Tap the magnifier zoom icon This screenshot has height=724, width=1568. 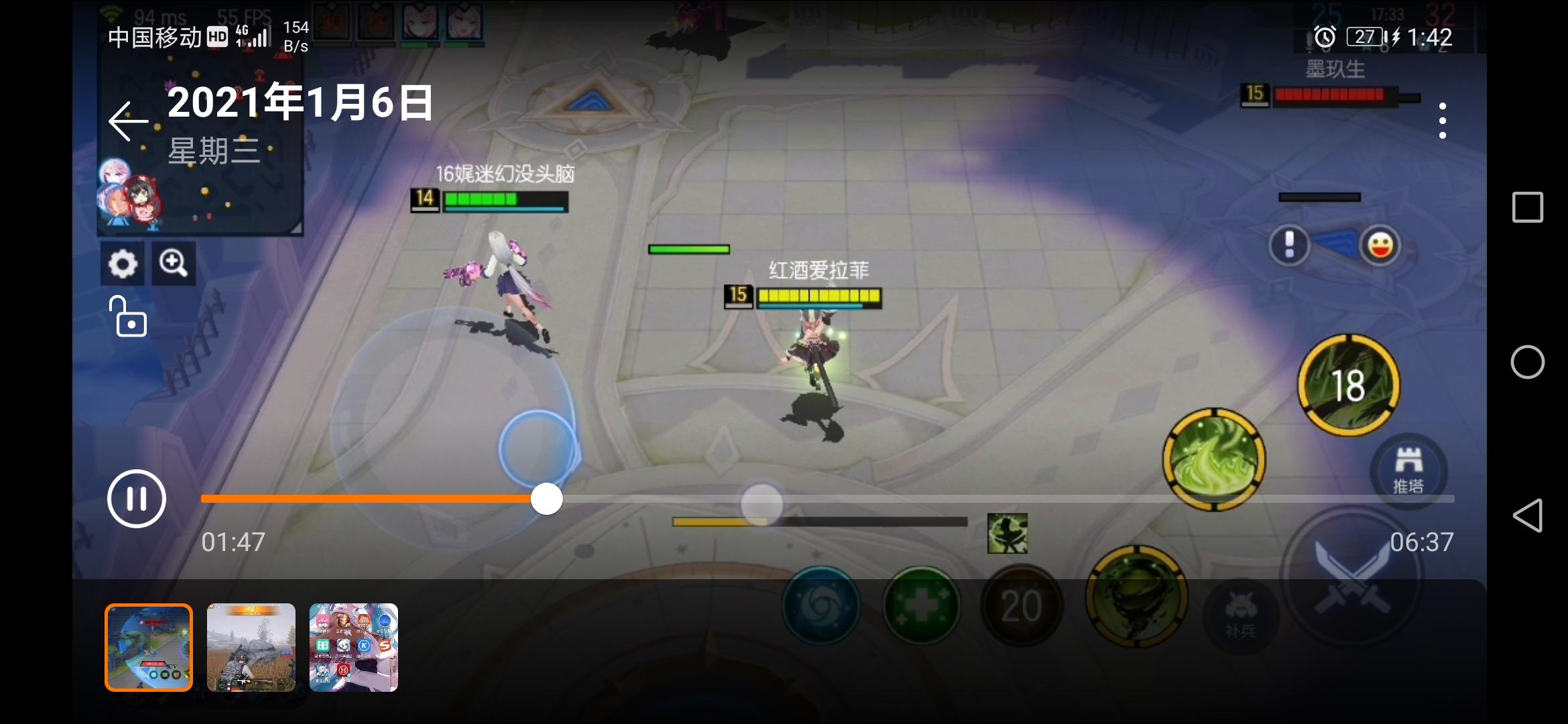click(174, 263)
